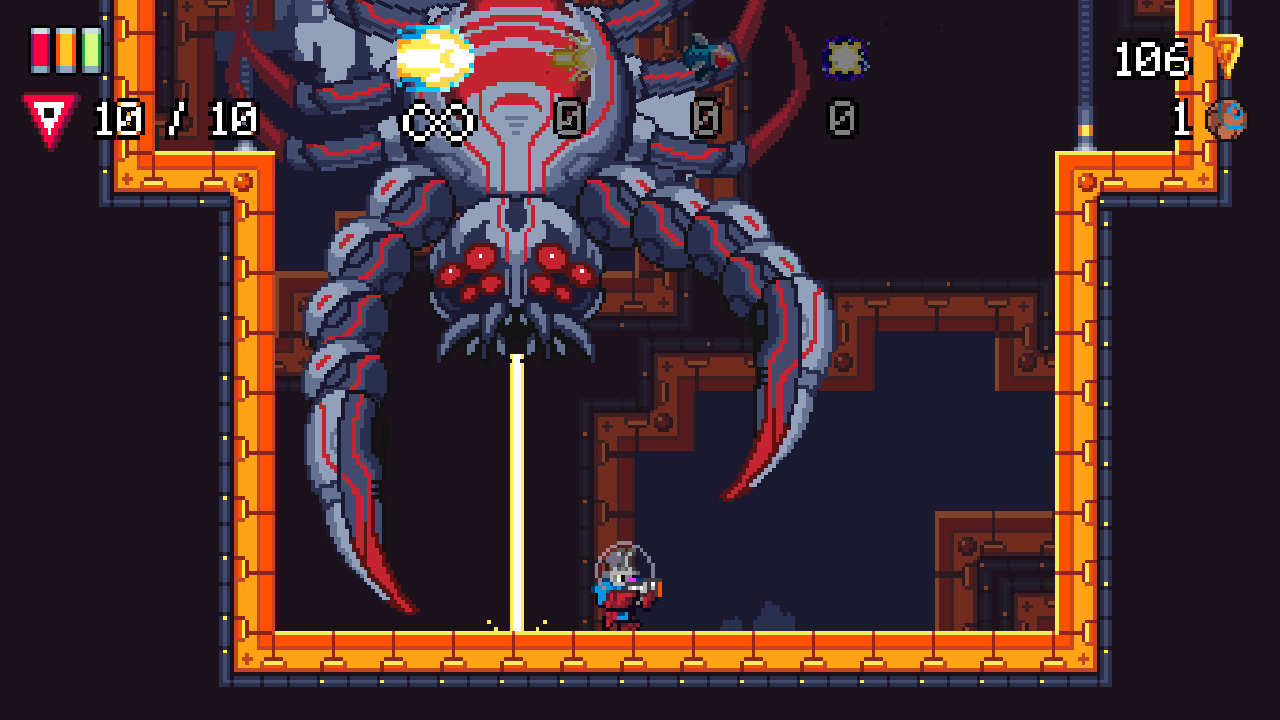Expand the moth item zero counter

[570, 120]
